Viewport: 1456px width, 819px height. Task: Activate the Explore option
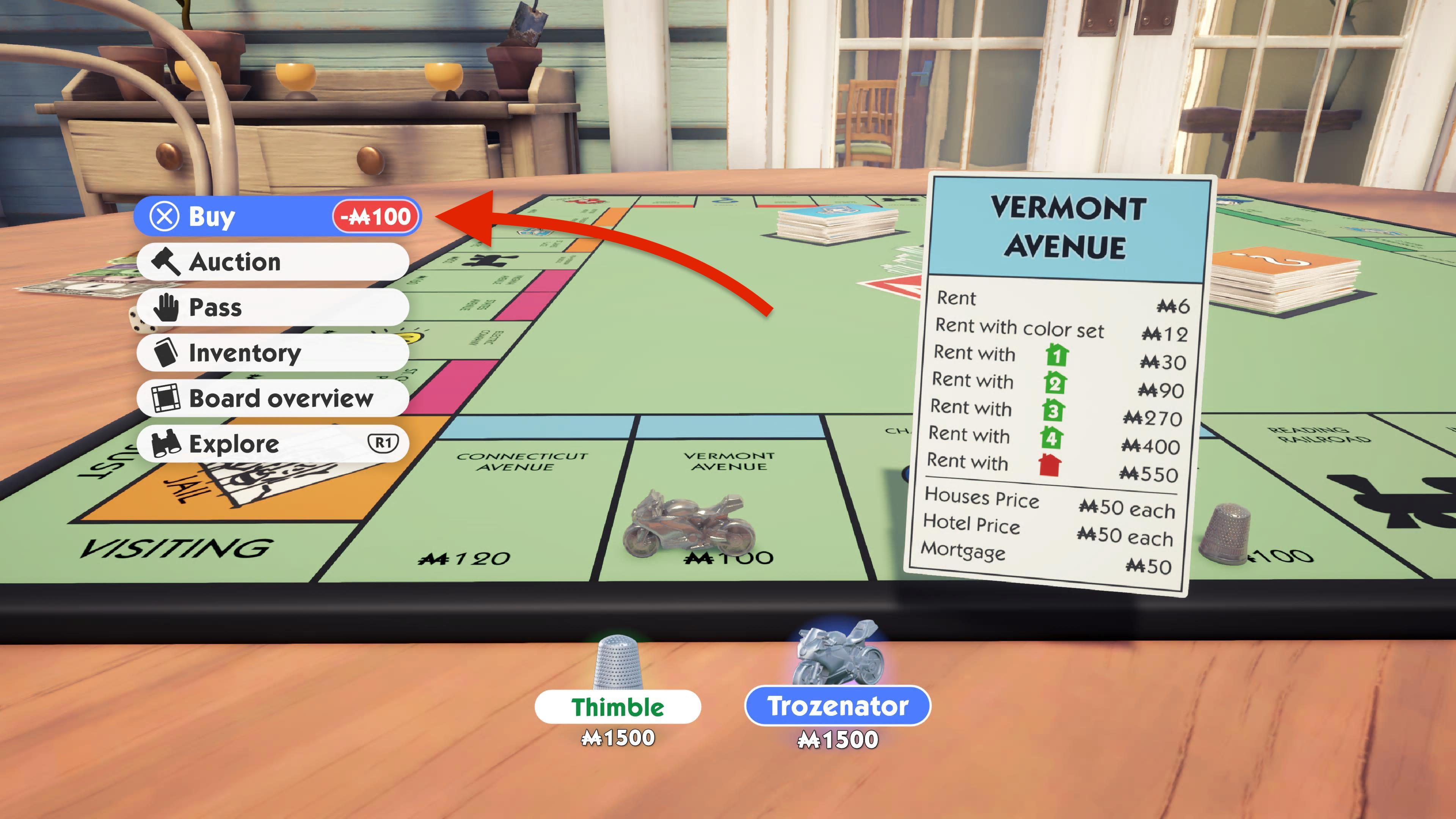click(273, 444)
